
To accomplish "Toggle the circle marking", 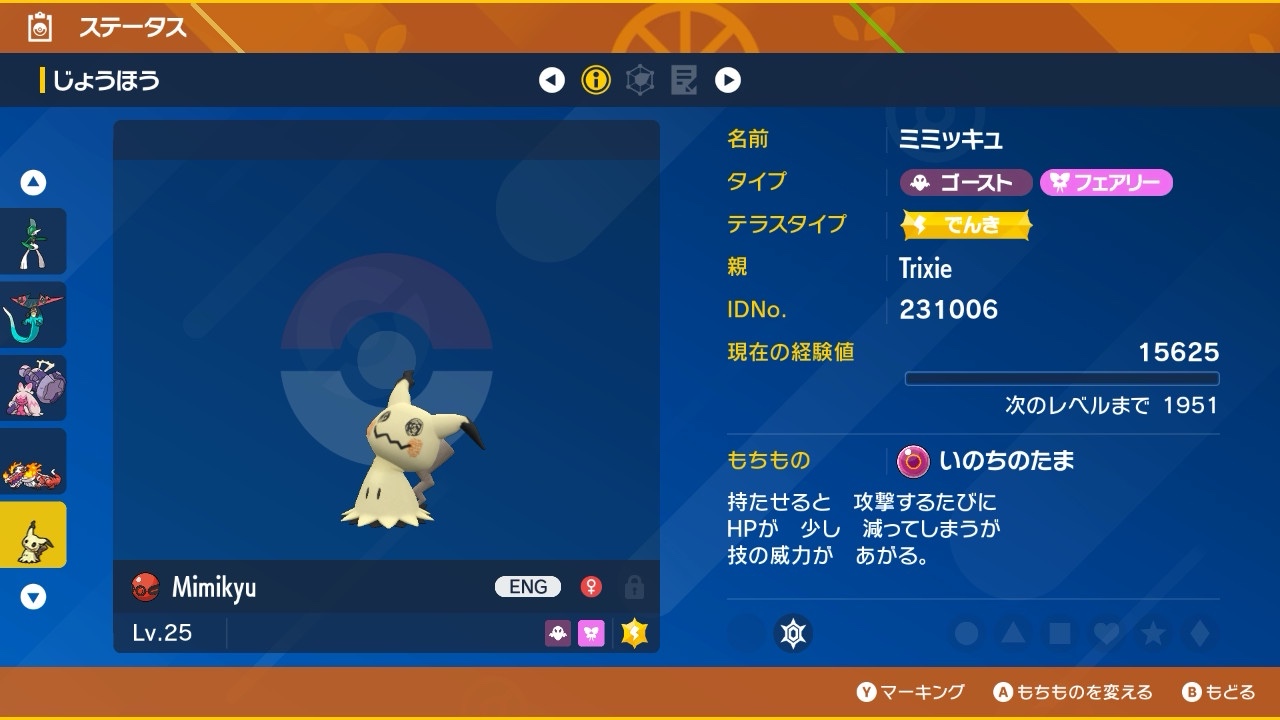I will click(963, 633).
